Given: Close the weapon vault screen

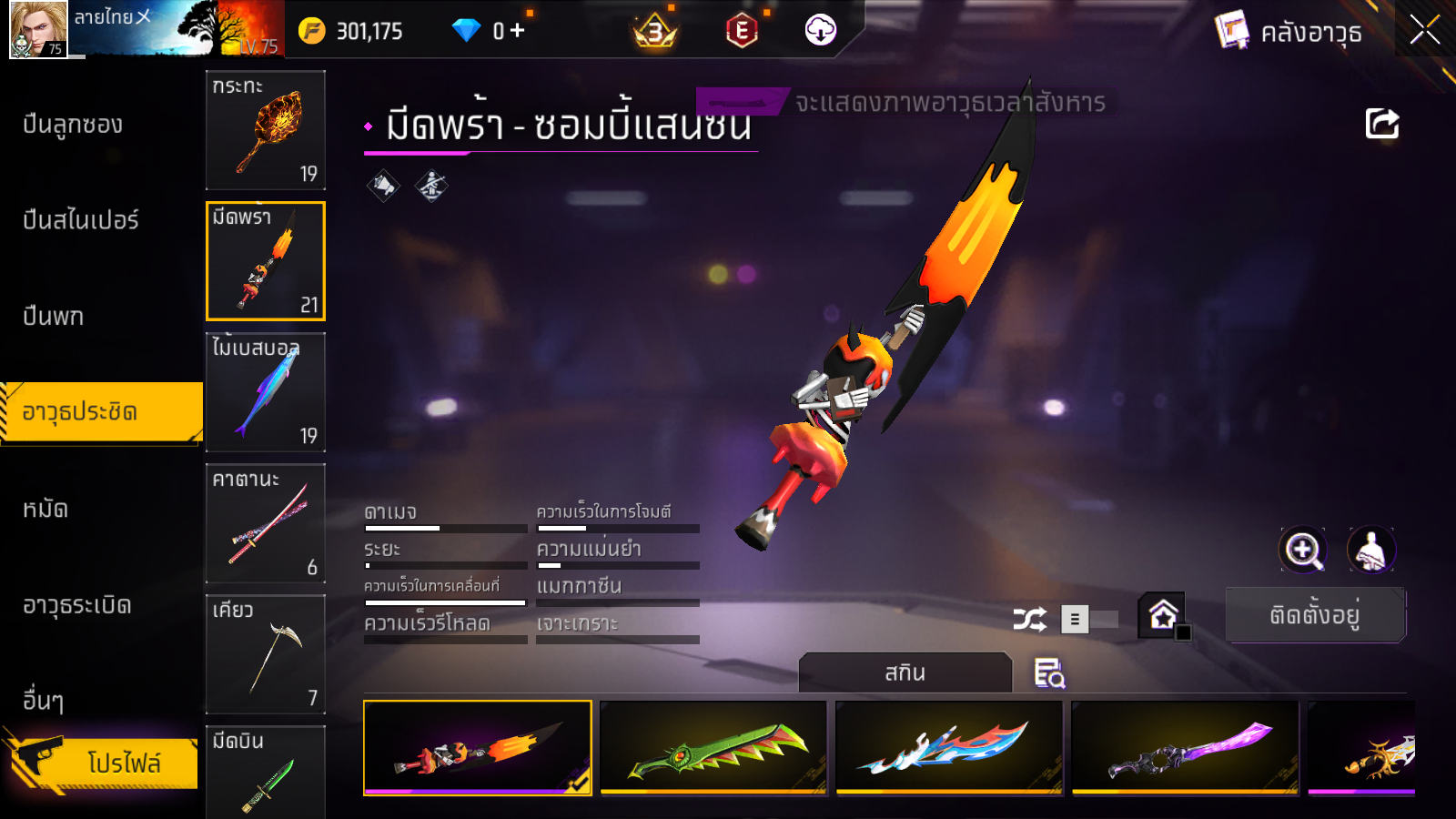Looking at the screenshot, I should (1424, 30).
